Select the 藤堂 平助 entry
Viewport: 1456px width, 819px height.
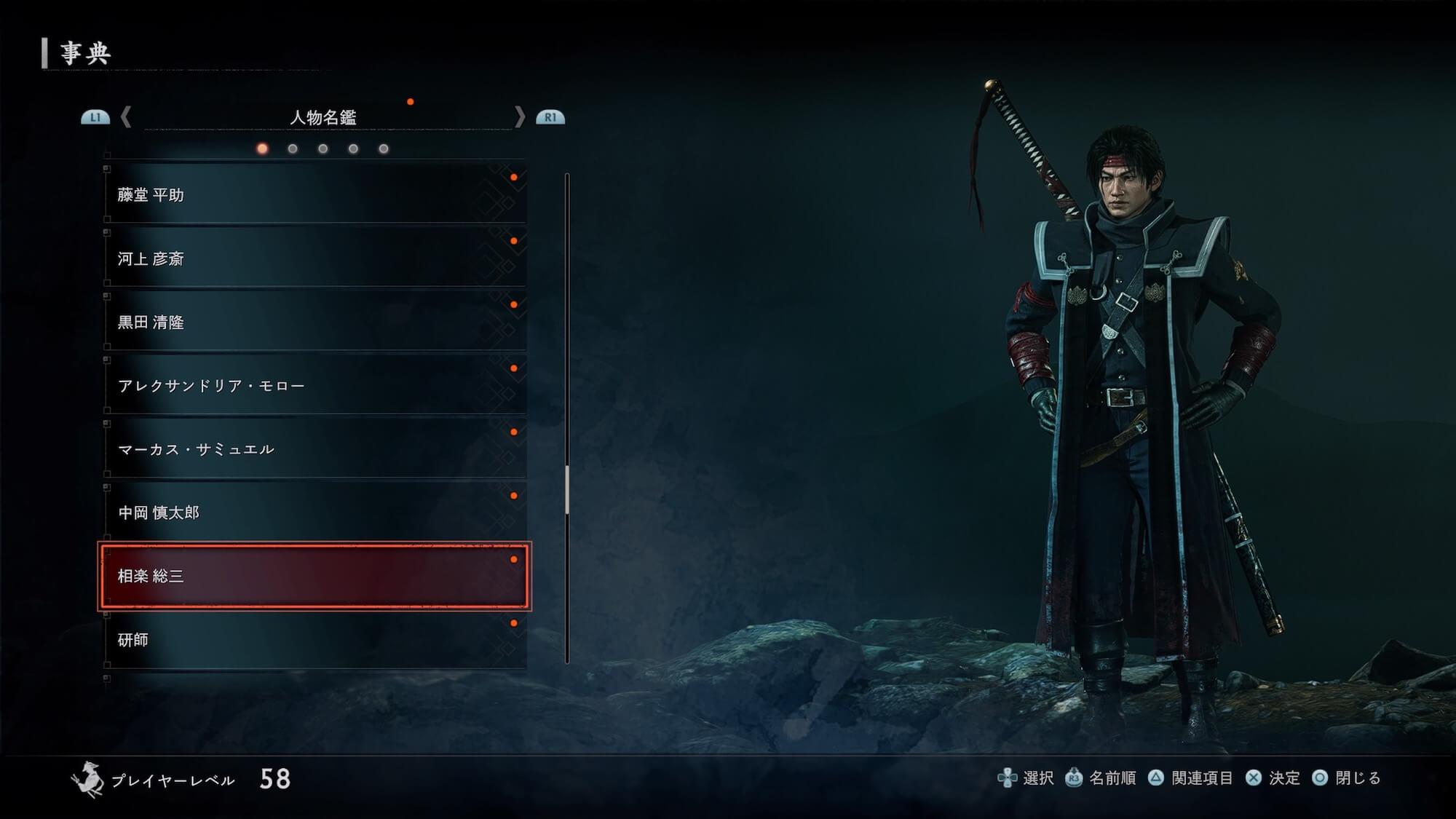tap(314, 194)
